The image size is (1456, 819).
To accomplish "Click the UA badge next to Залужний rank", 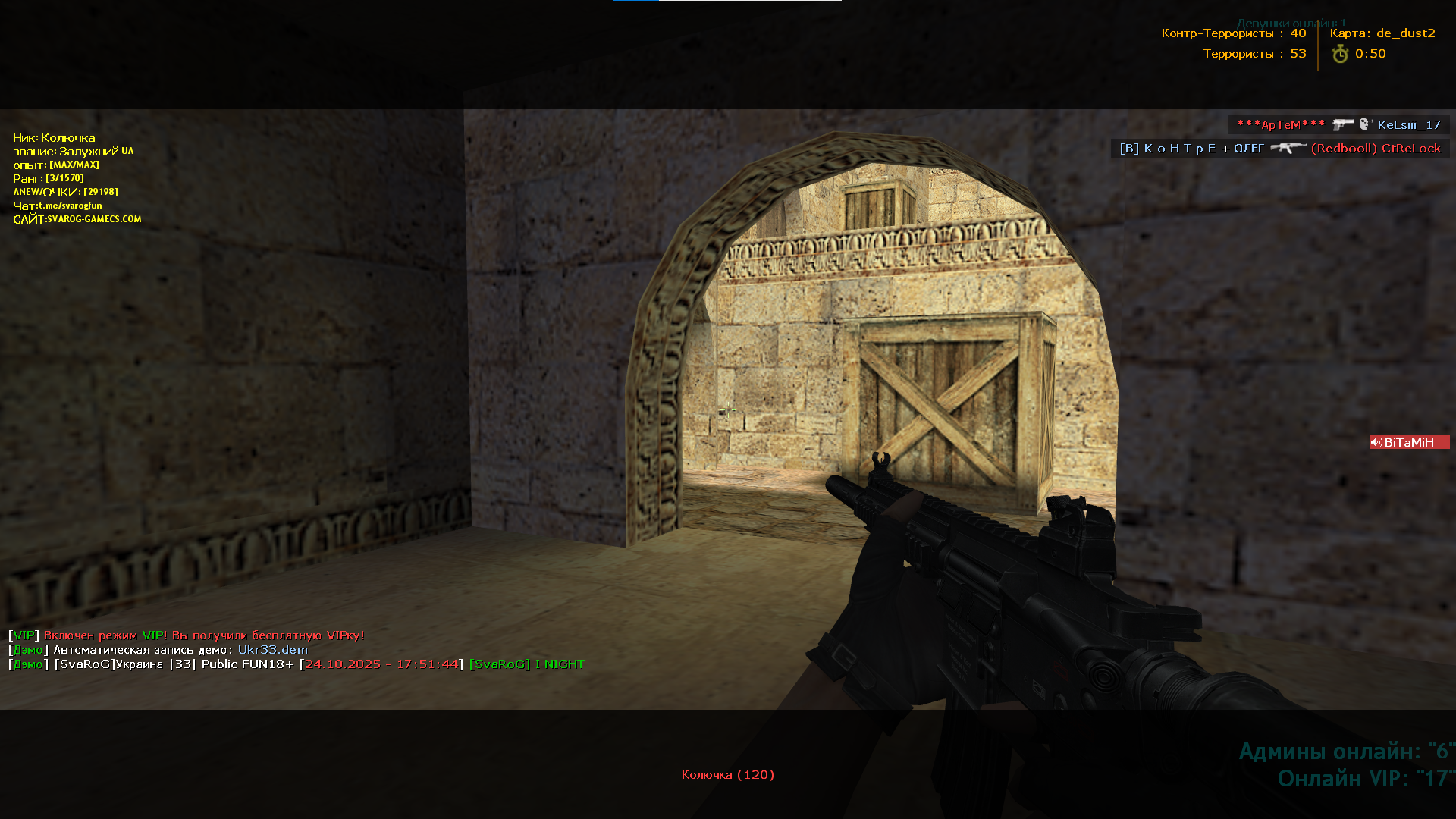I will (127, 151).
